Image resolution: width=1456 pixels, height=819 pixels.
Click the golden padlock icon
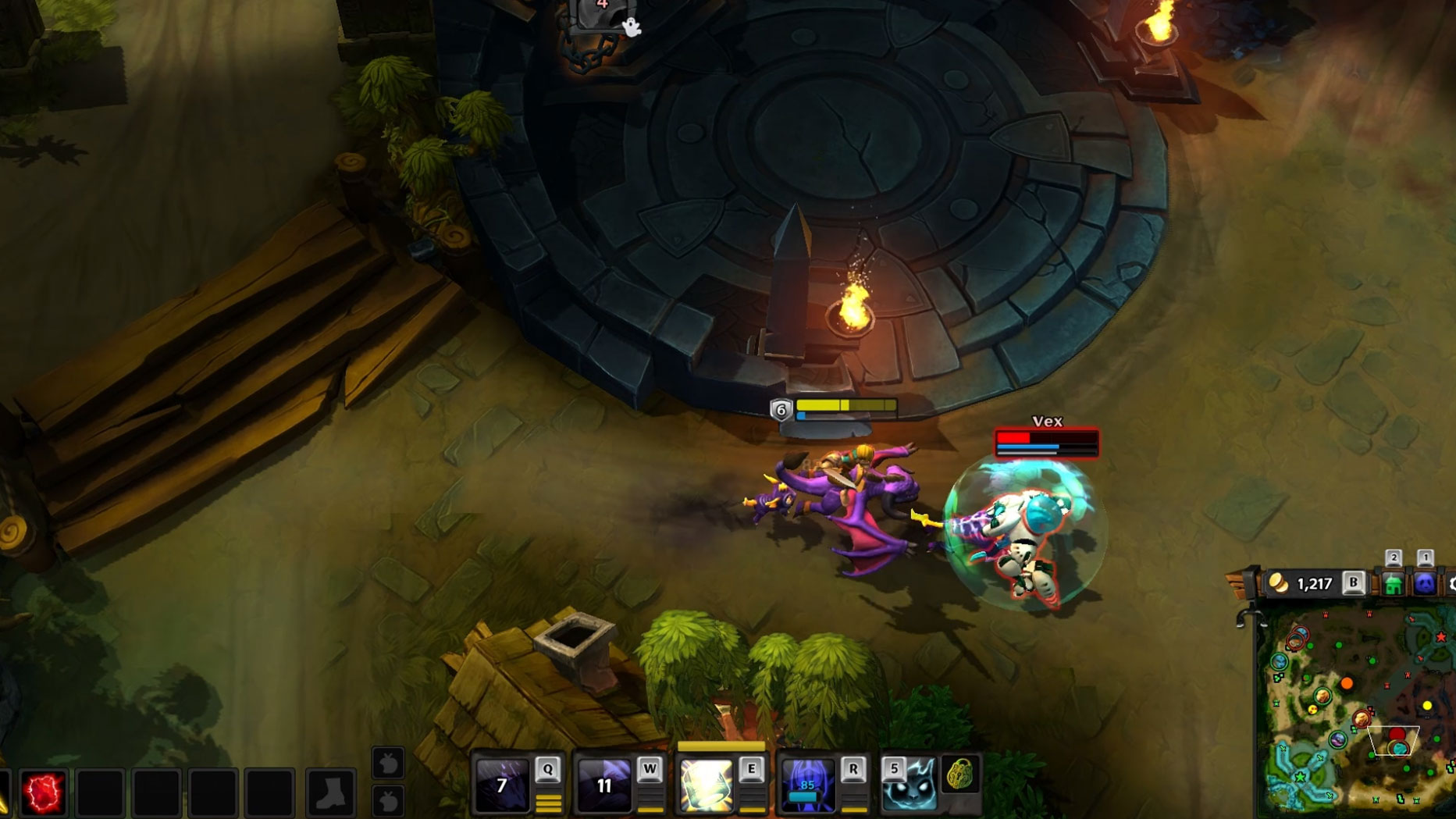tap(960, 774)
